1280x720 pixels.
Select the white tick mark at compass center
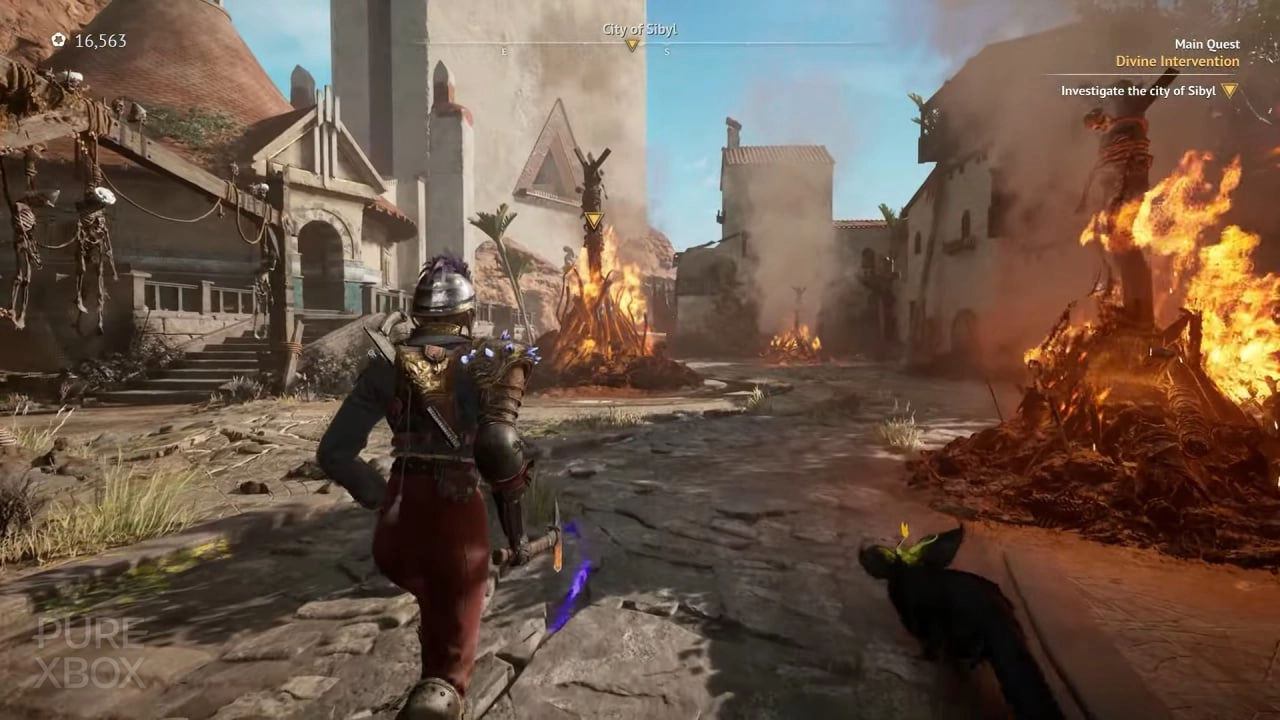click(640, 42)
